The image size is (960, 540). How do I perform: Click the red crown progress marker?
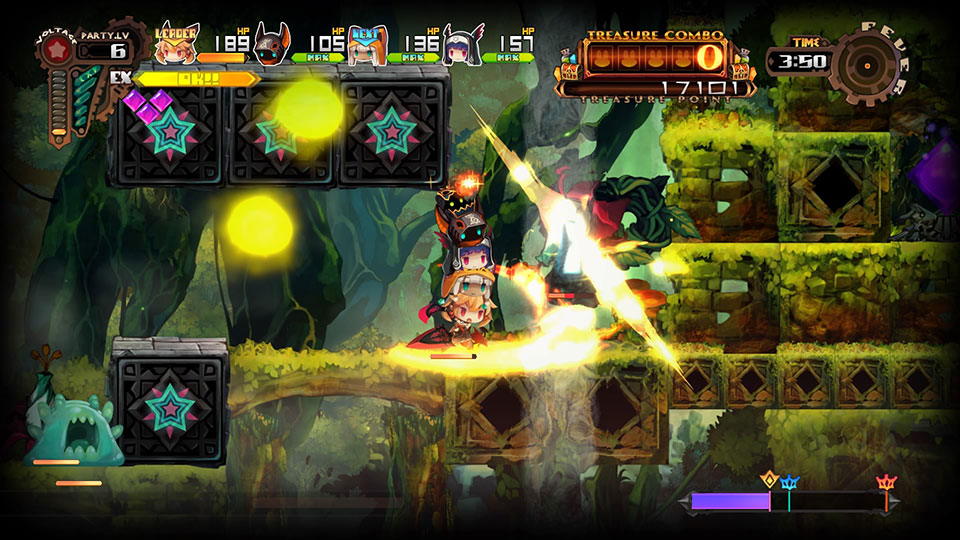coord(885,483)
